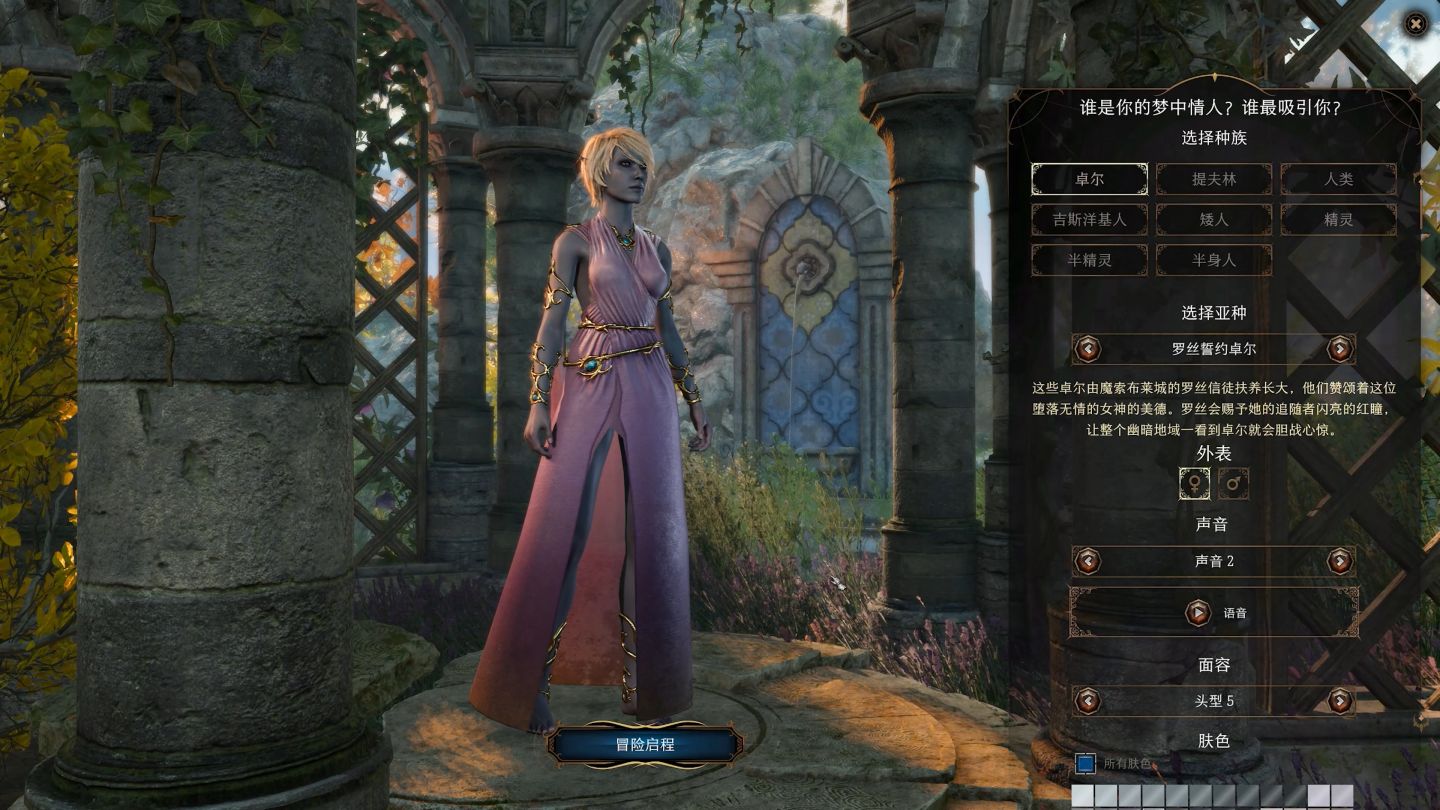Image resolution: width=1440 pixels, height=810 pixels.
Task: Switch to the male appearance symbol
Action: 1234,484
